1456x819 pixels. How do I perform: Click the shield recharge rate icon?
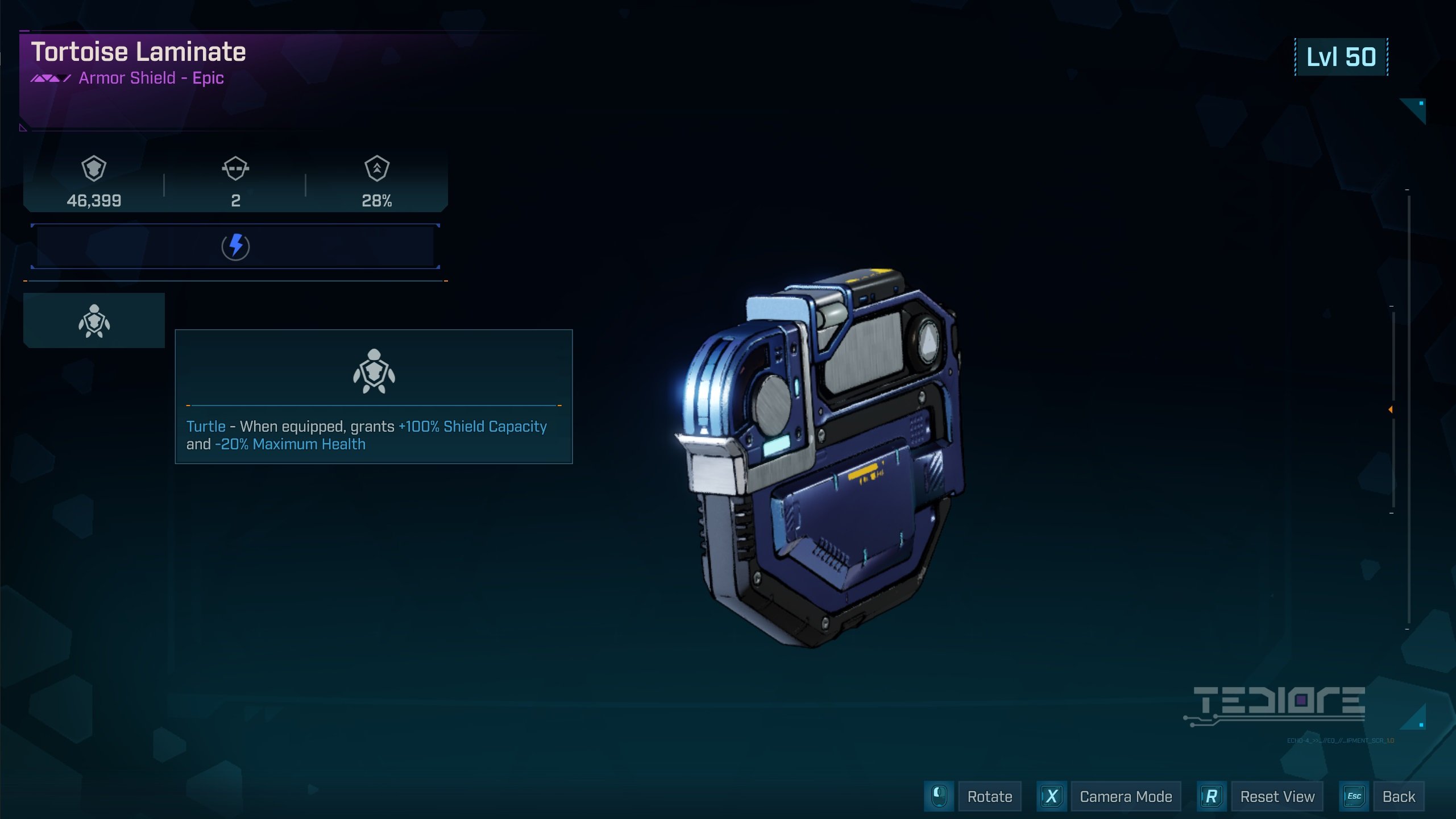coord(376,168)
